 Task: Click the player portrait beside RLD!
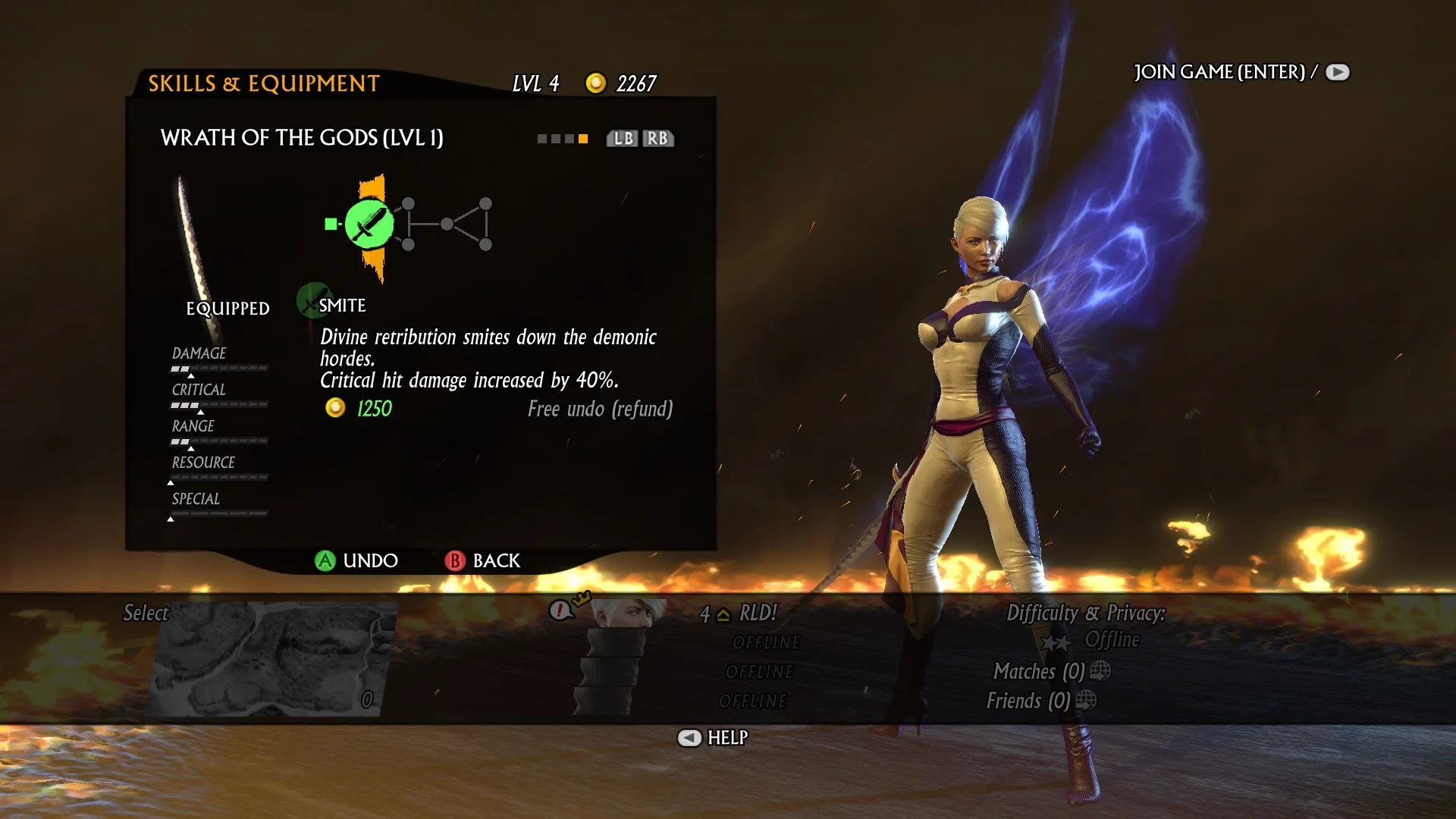(x=627, y=612)
